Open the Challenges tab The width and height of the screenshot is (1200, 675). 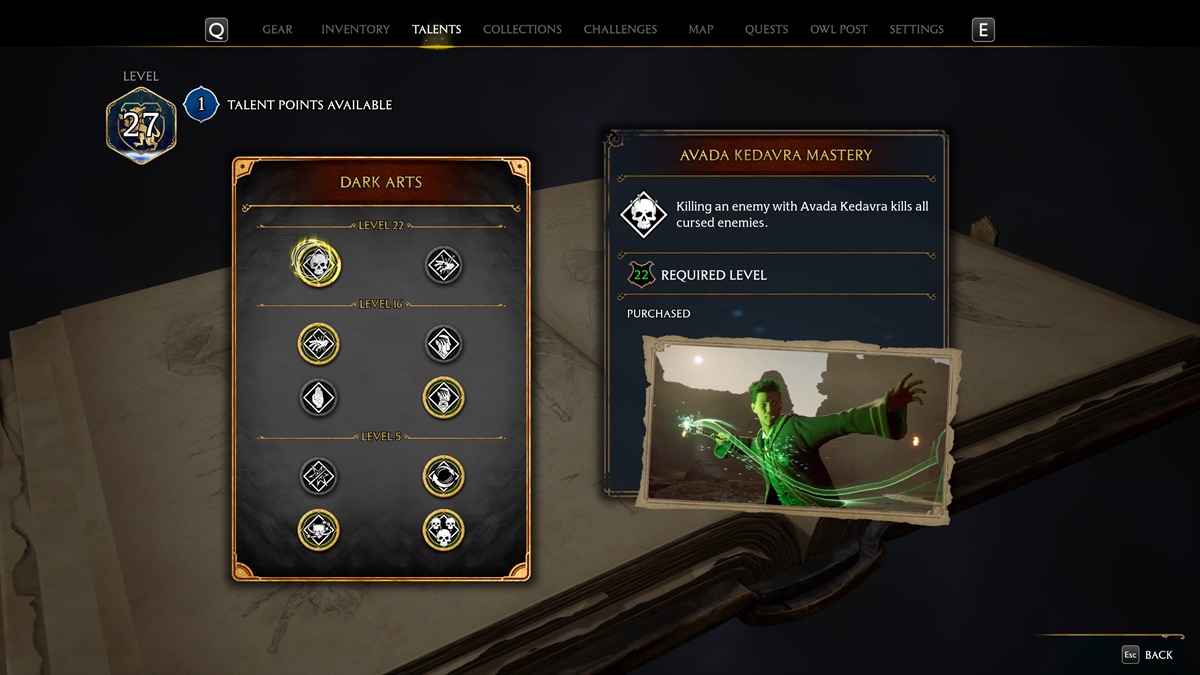click(x=620, y=30)
